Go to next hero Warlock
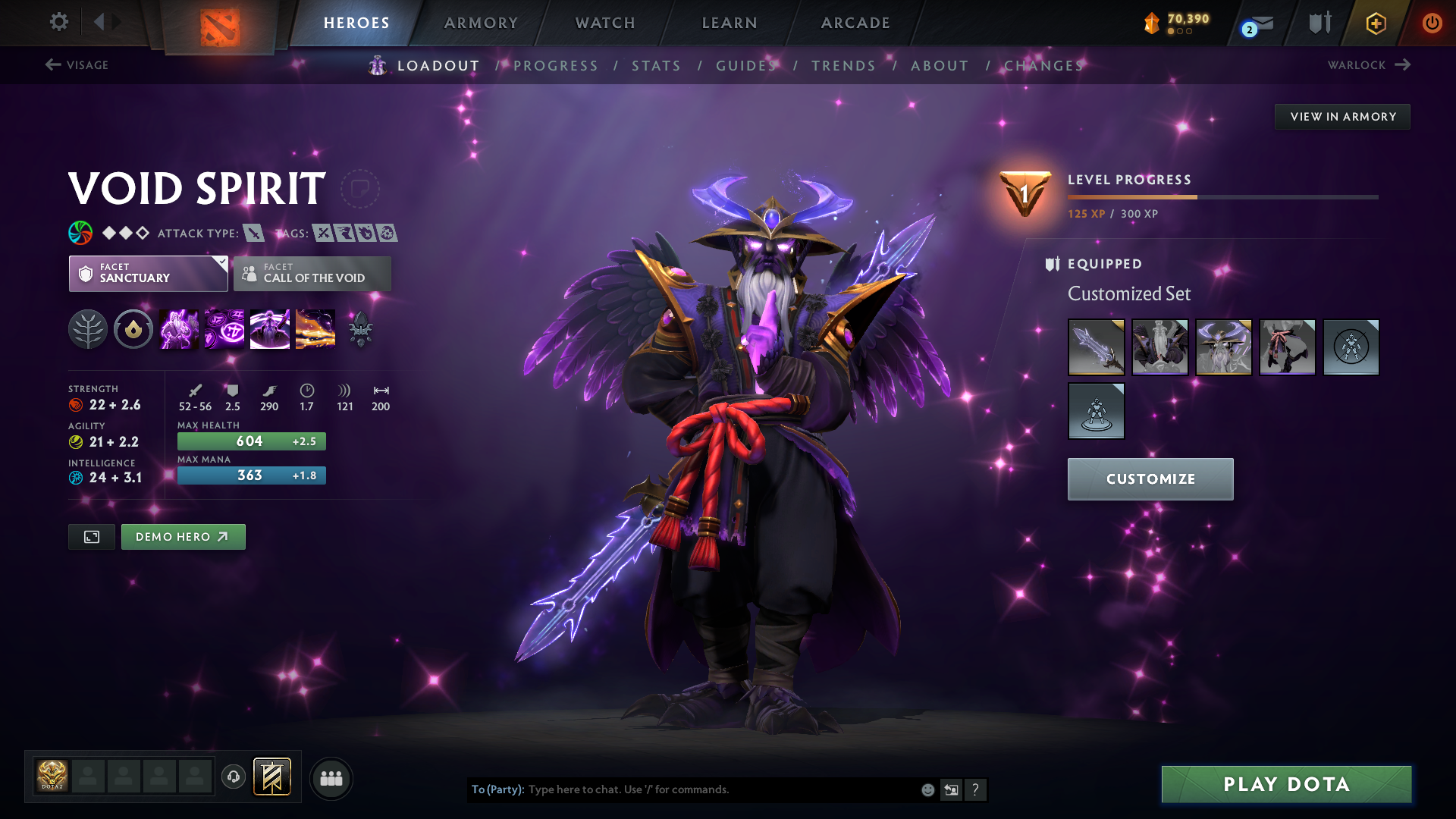 coord(1369,65)
